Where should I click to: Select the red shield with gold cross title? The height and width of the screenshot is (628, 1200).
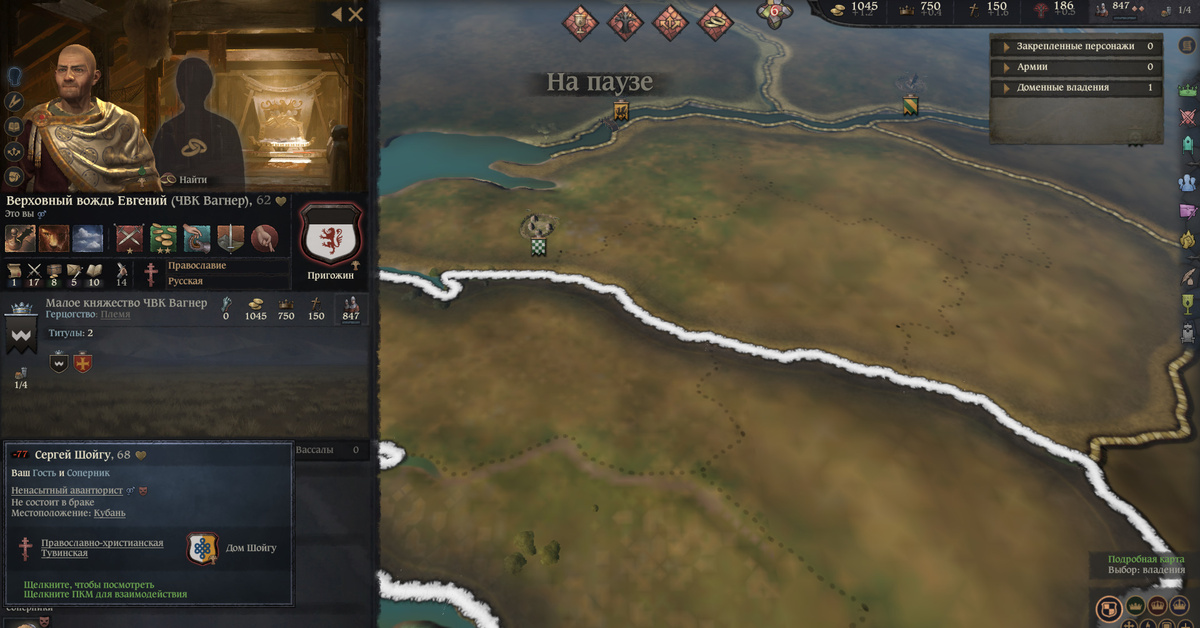click(x=83, y=362)
